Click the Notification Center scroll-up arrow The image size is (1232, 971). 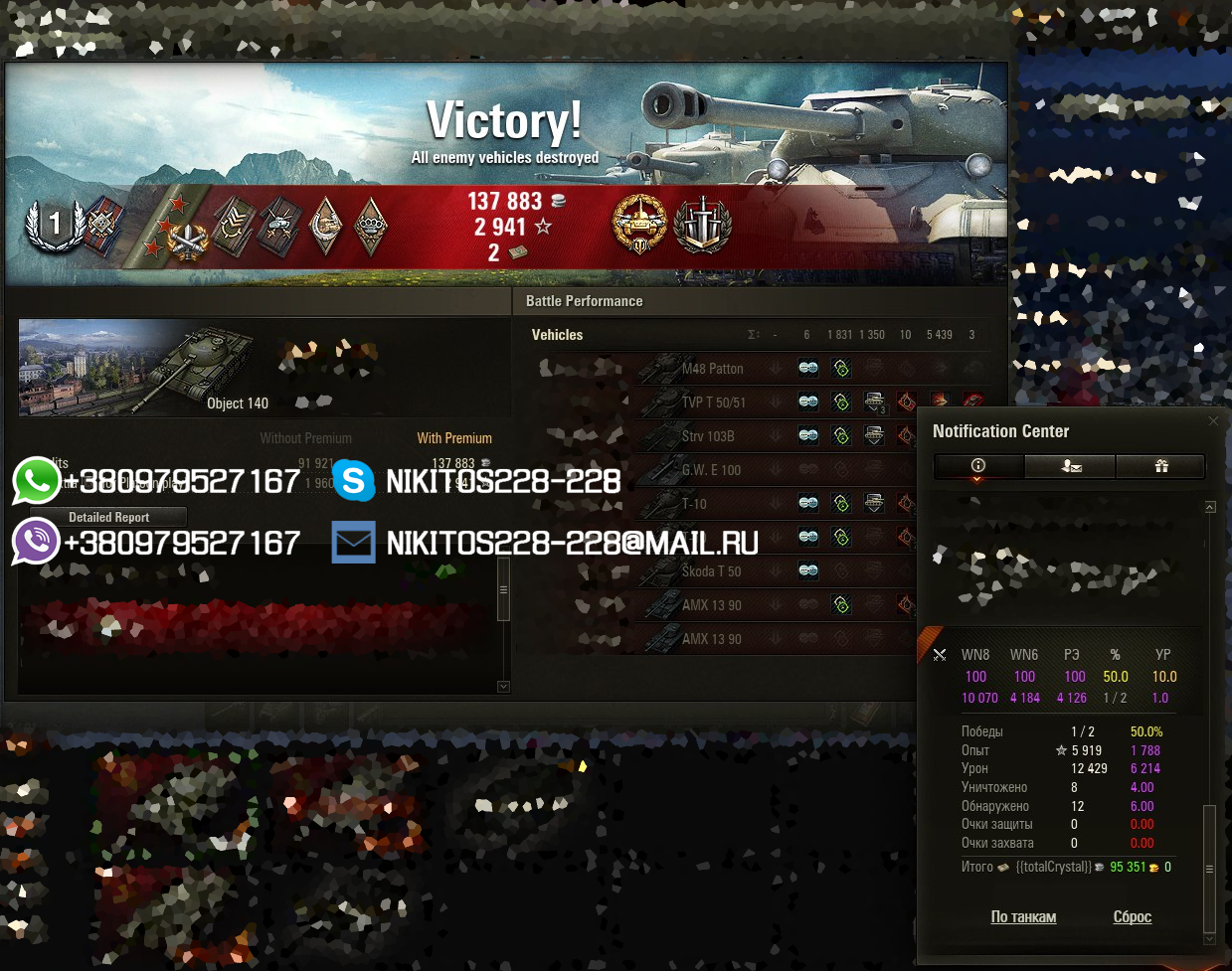1210,507
